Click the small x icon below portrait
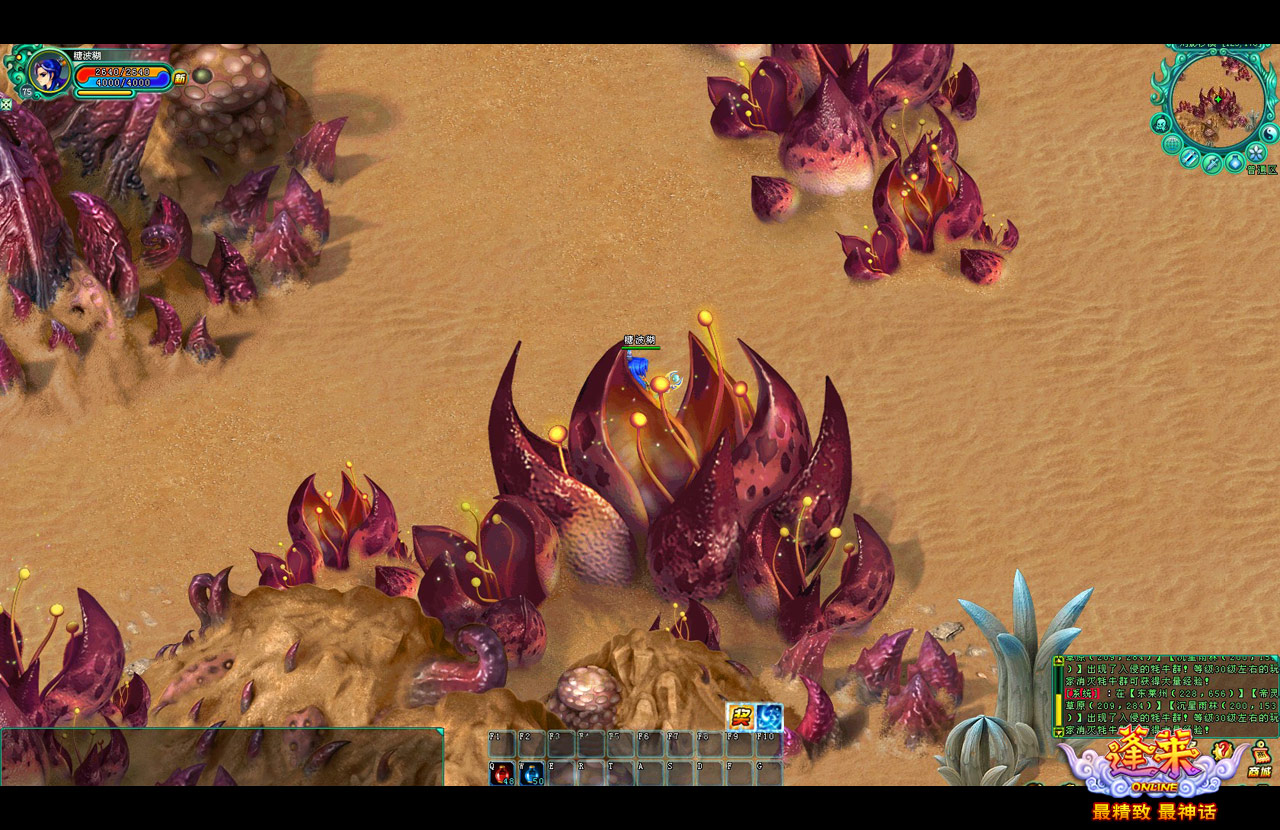This screenshot has width=1280, height=830. [x=6, y=103]
